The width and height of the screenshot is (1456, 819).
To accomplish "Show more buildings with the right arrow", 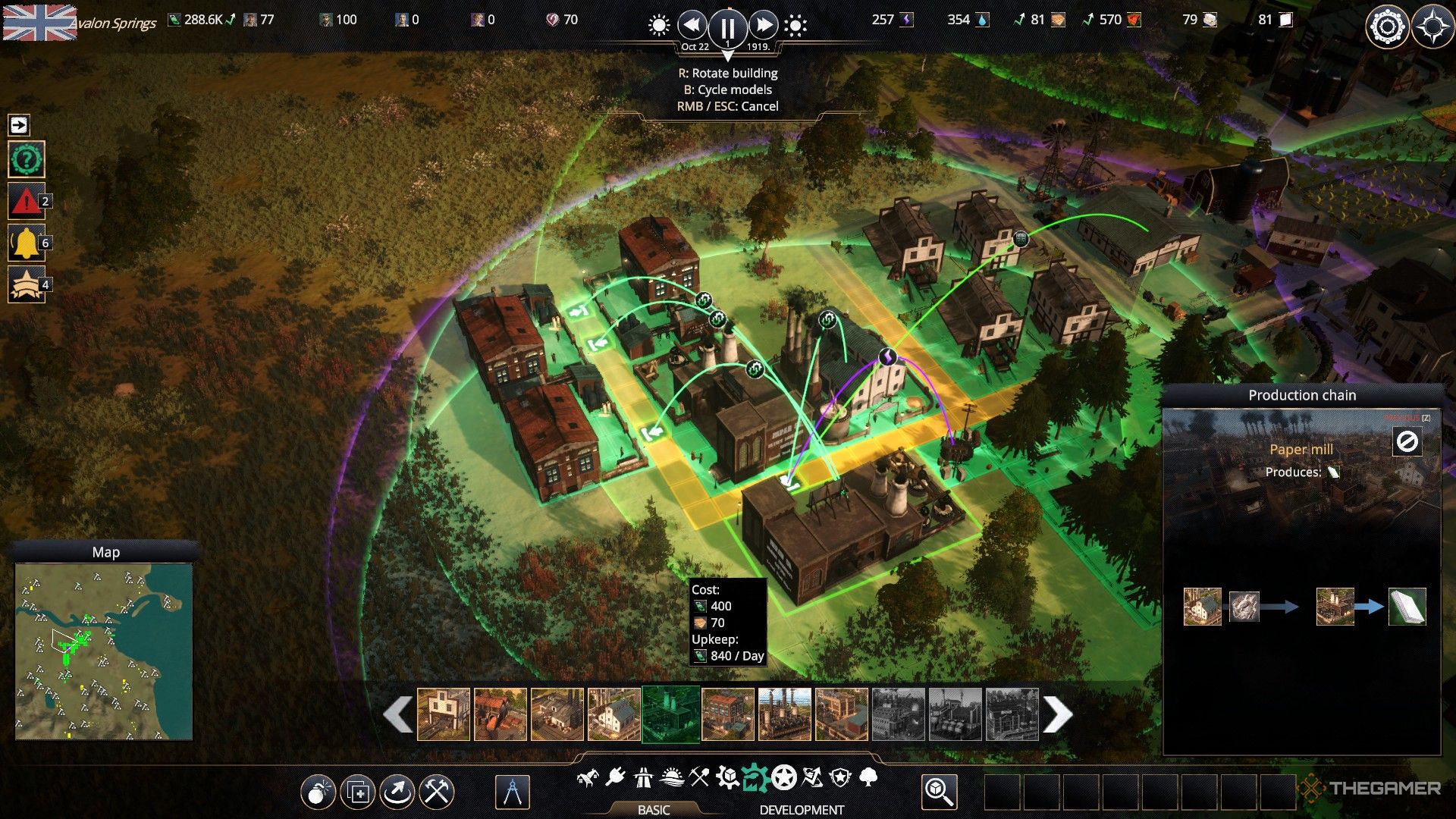I will (x=1058, y=714).
